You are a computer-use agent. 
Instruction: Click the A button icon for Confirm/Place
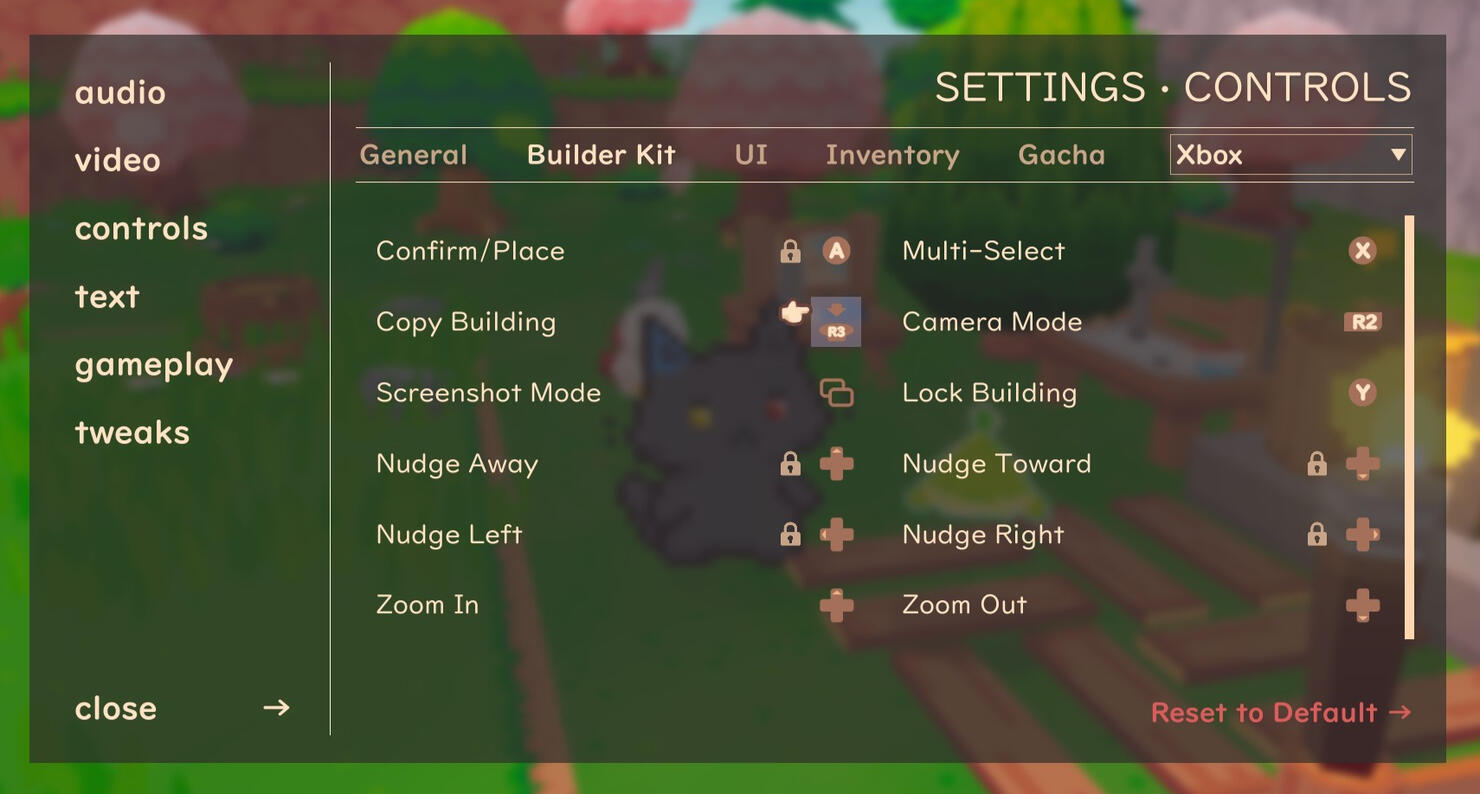(x=836, y=251)
